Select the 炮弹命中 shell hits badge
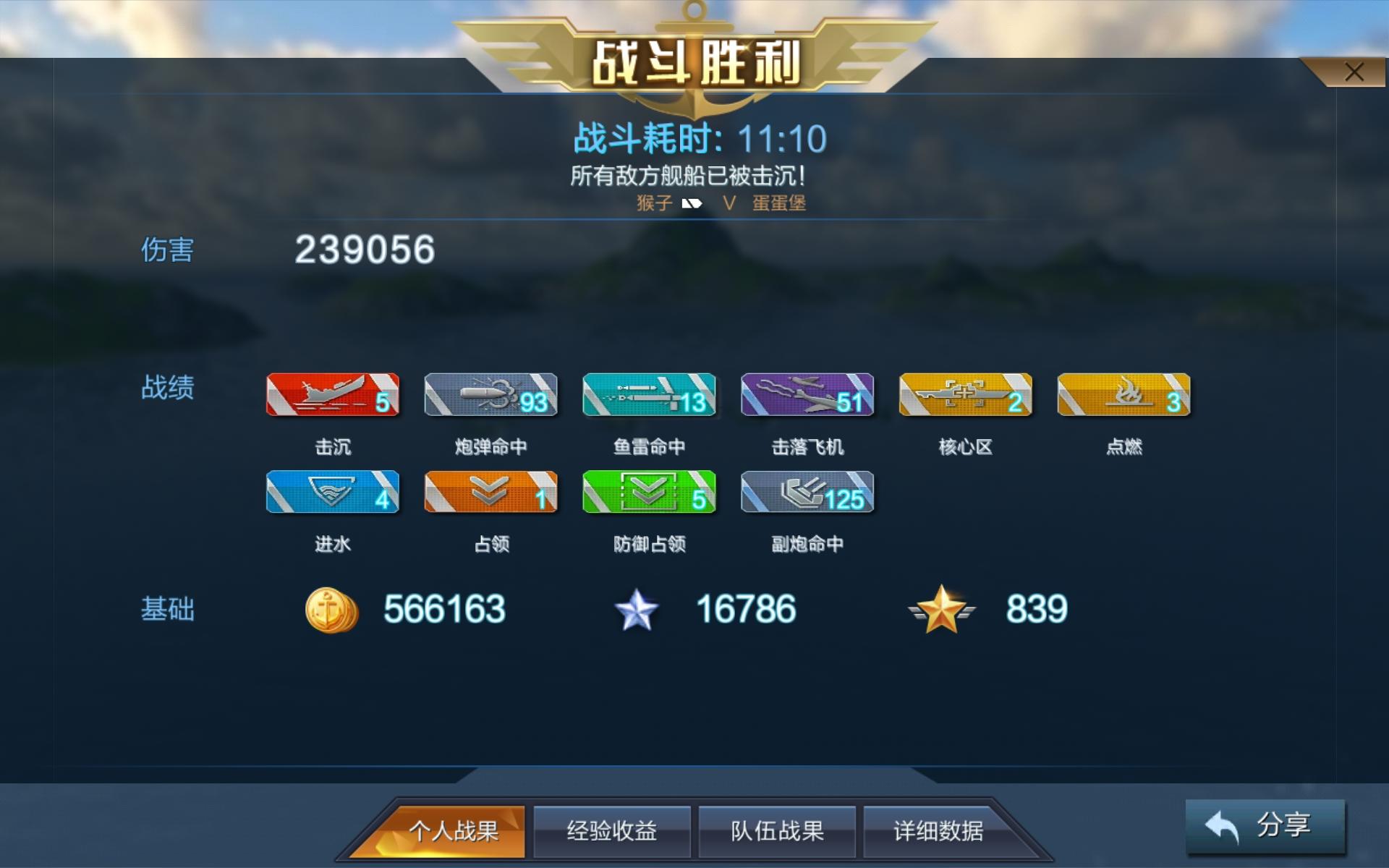The image size is (1389, 868). 490,395
